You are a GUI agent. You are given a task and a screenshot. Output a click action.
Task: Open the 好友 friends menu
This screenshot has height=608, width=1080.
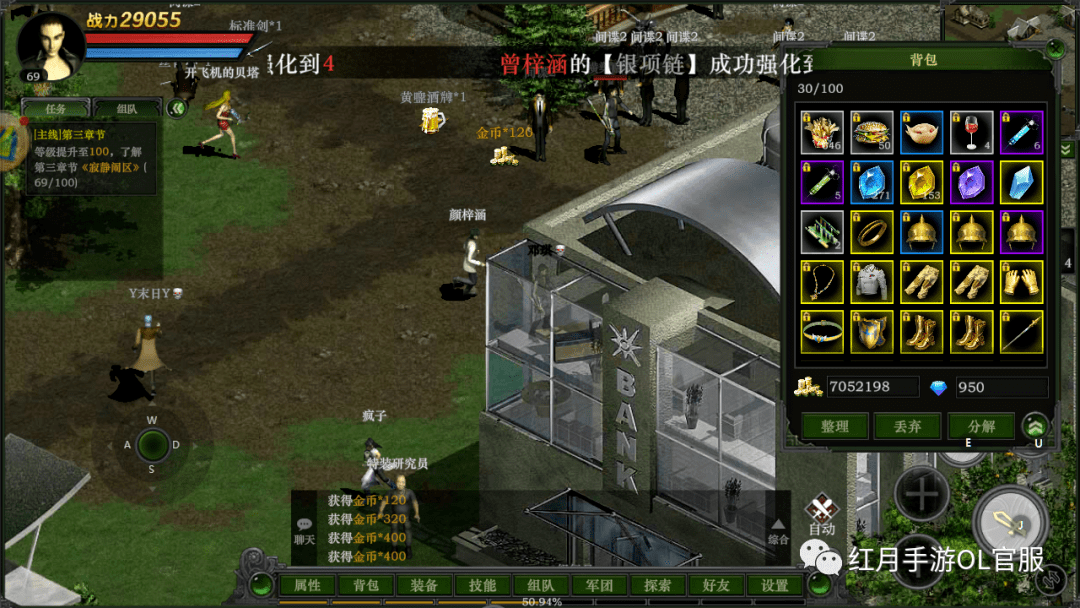point(716,586)
